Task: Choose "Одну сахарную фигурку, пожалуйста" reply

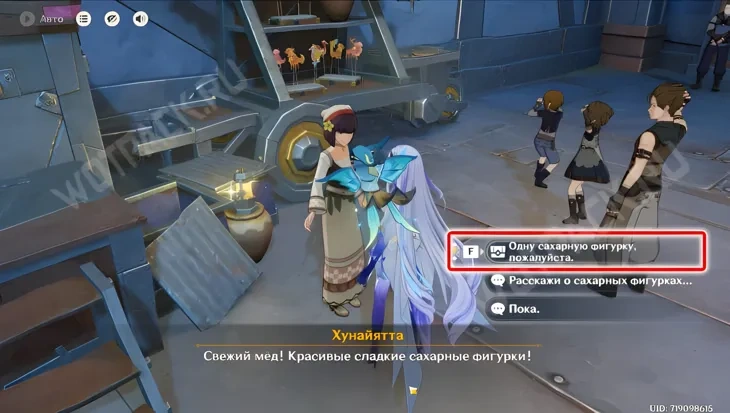Action: tap(590, 250)
